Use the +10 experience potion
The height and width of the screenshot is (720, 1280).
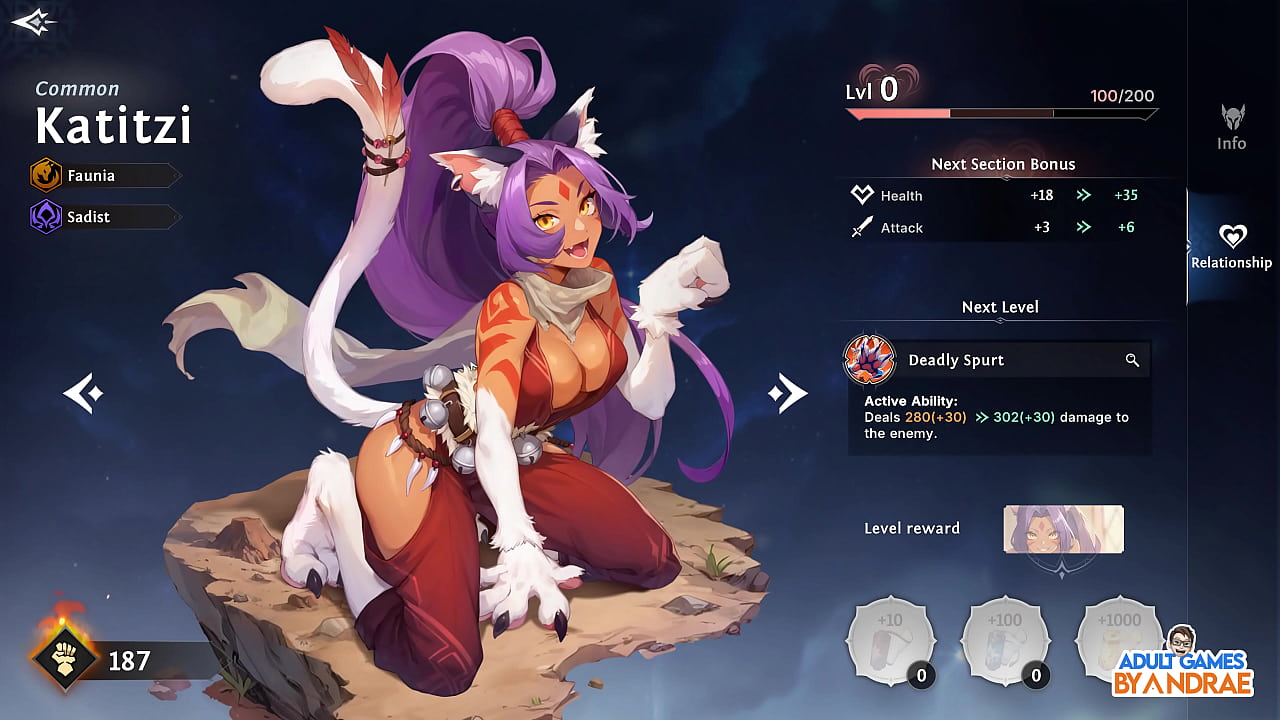(x=891, y=642)
